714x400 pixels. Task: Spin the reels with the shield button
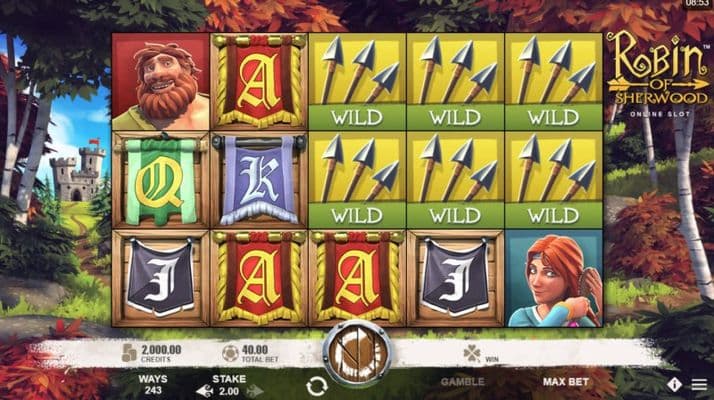point(356,352)
